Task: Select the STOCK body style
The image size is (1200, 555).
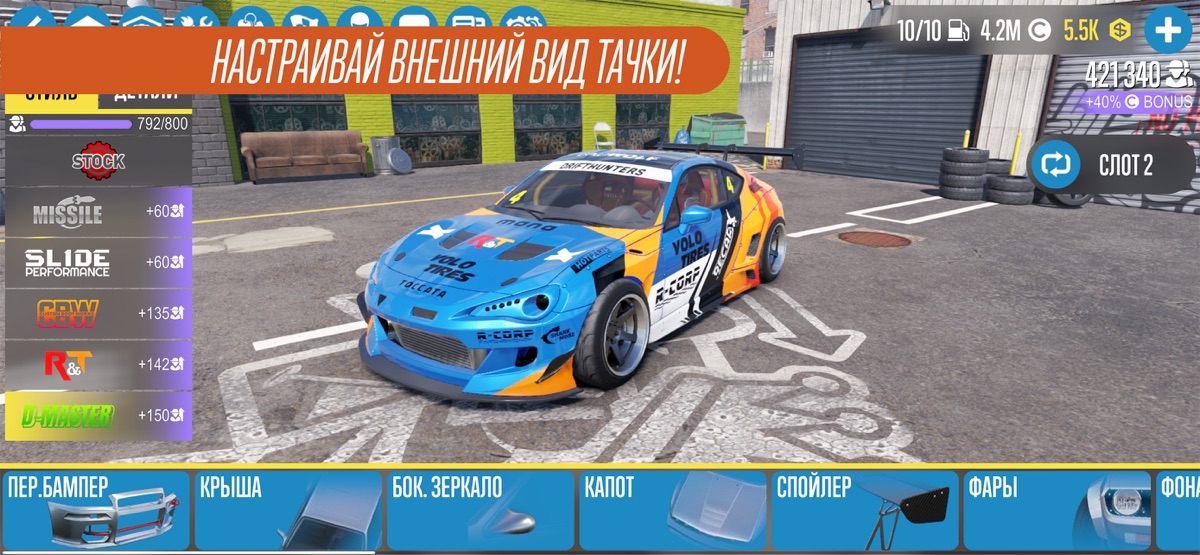Action: coord(98,161)
